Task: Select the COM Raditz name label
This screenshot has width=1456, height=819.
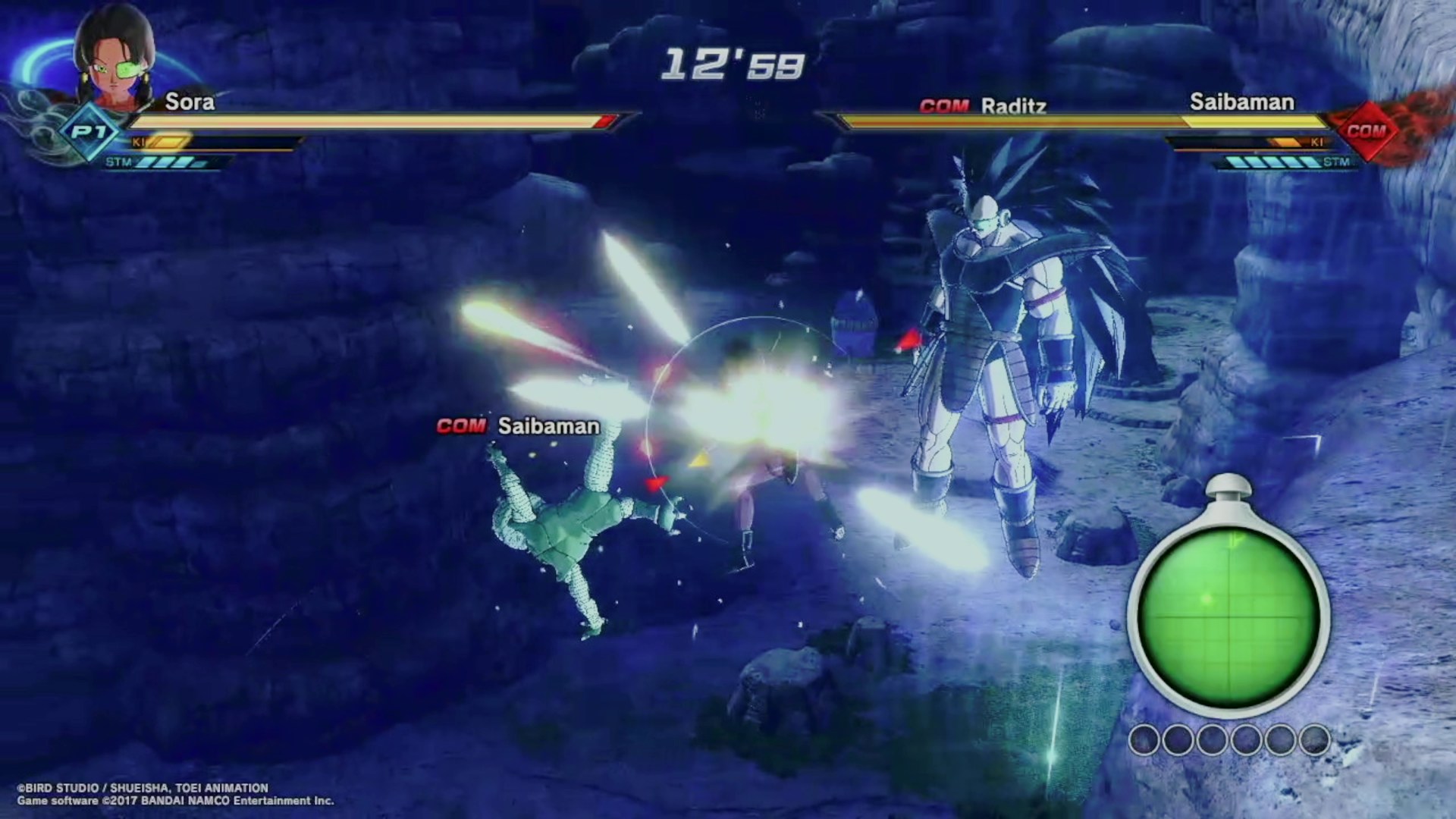Action: pos(983,106)
